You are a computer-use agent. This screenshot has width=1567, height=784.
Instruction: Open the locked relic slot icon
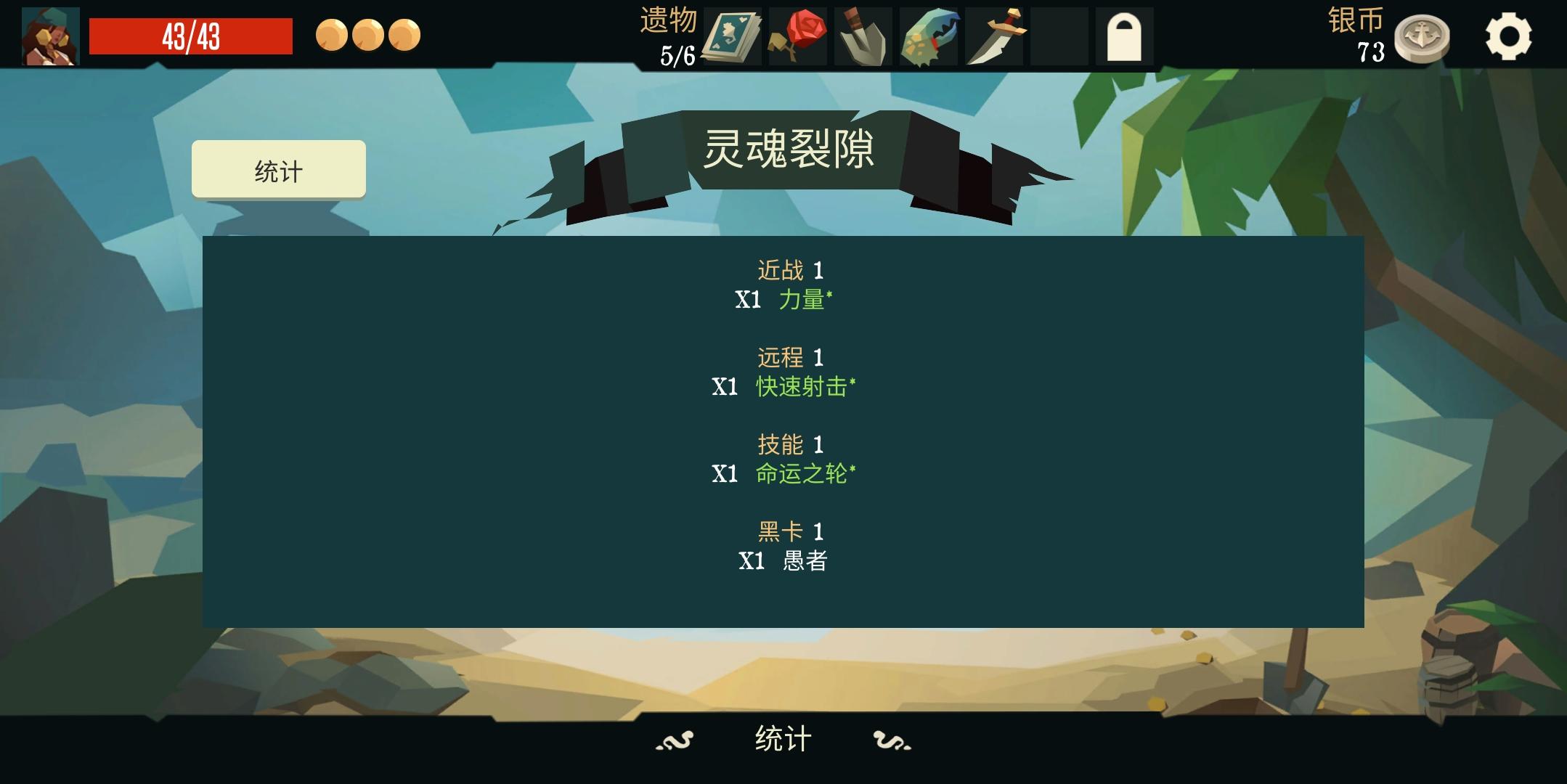pos(1125,35)
